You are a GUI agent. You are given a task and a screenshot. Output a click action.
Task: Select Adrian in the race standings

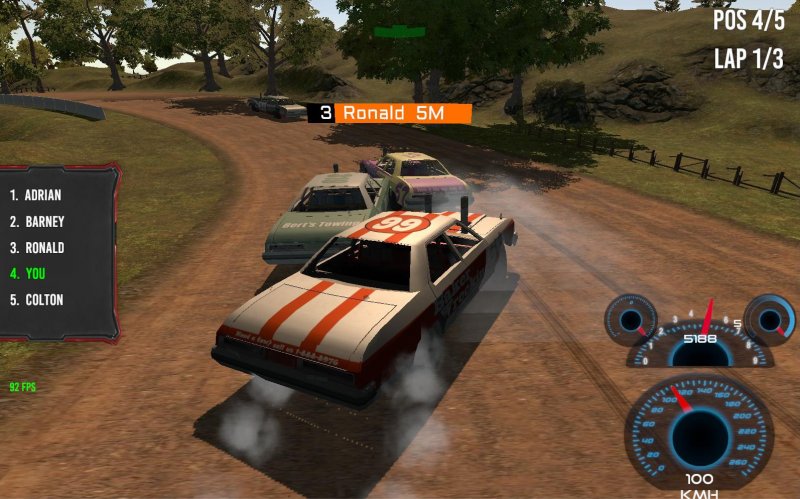(x=36, y=195)
